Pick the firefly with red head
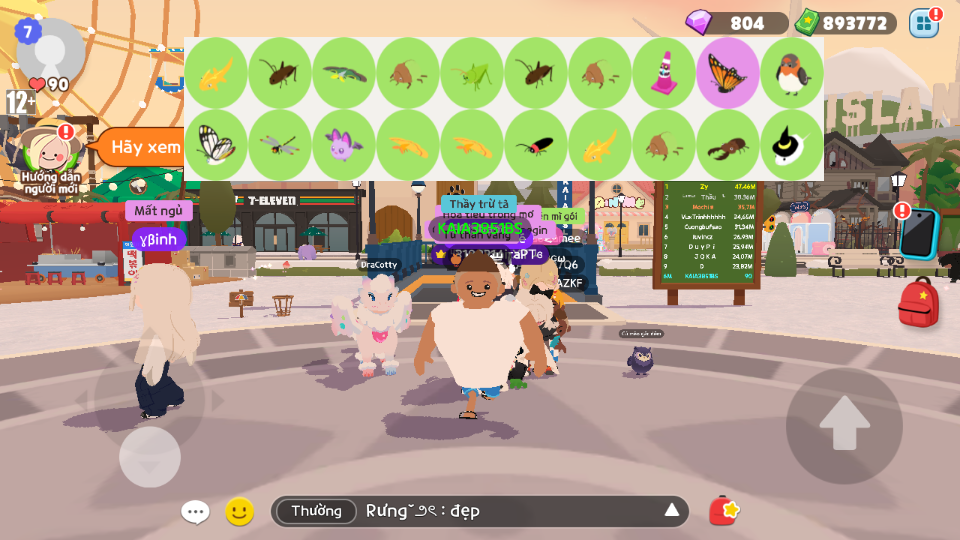 point(536,145)
